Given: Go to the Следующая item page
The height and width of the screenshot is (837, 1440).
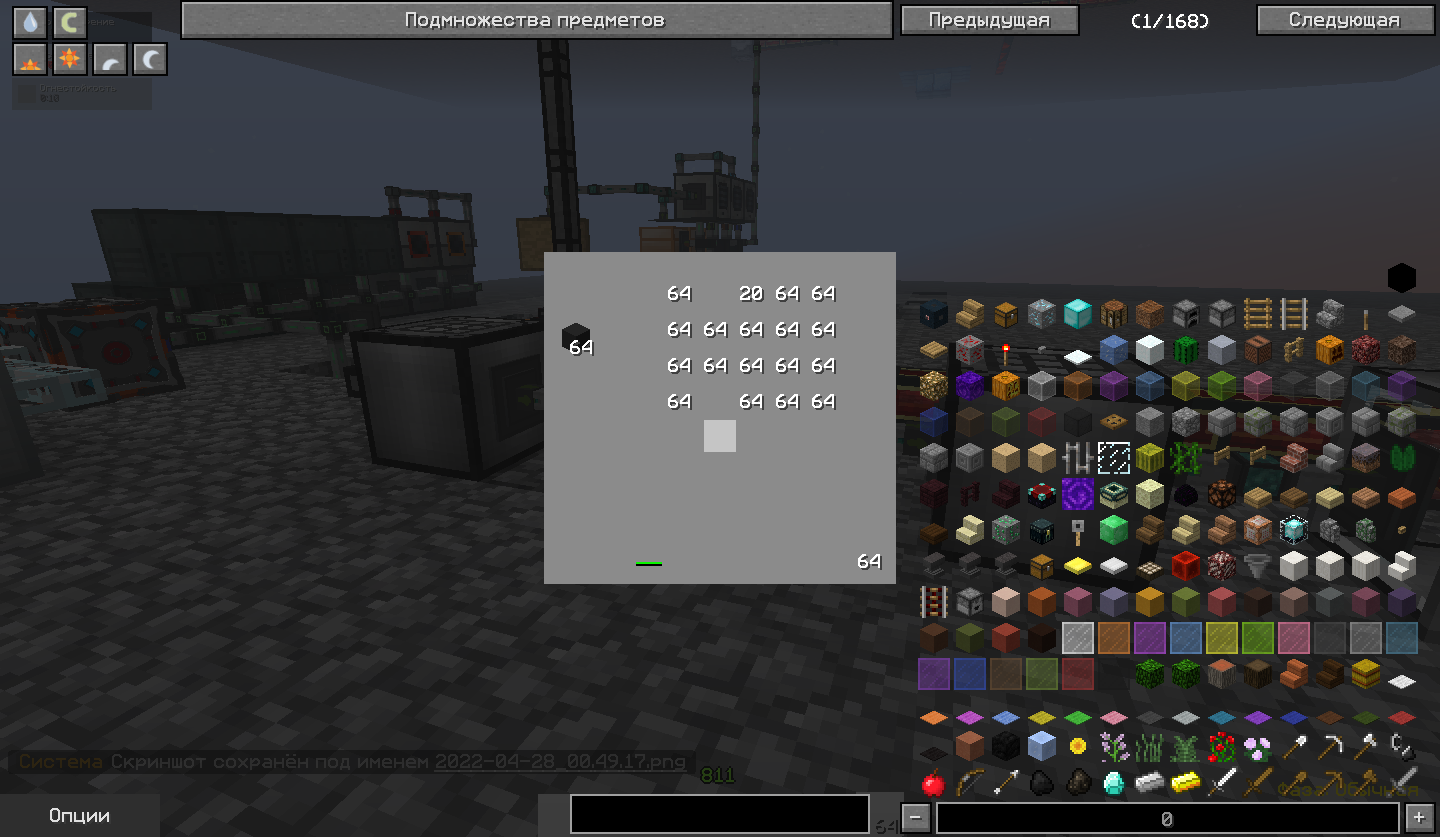Looking at the screenshot, I should tap(1343, 20).
